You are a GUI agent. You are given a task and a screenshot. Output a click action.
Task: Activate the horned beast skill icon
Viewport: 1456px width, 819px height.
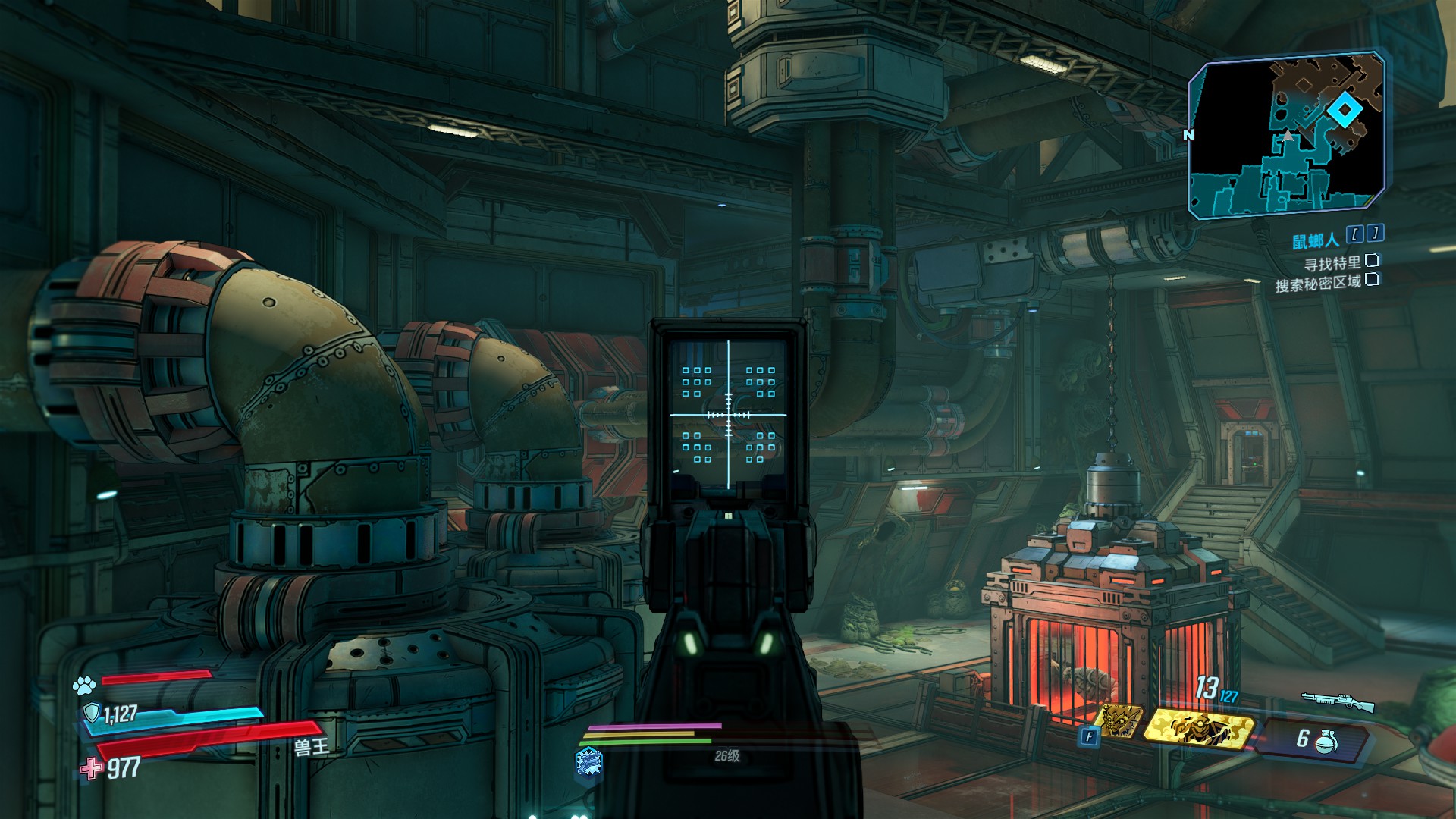pyautogui.click(x=1121, y=721)
